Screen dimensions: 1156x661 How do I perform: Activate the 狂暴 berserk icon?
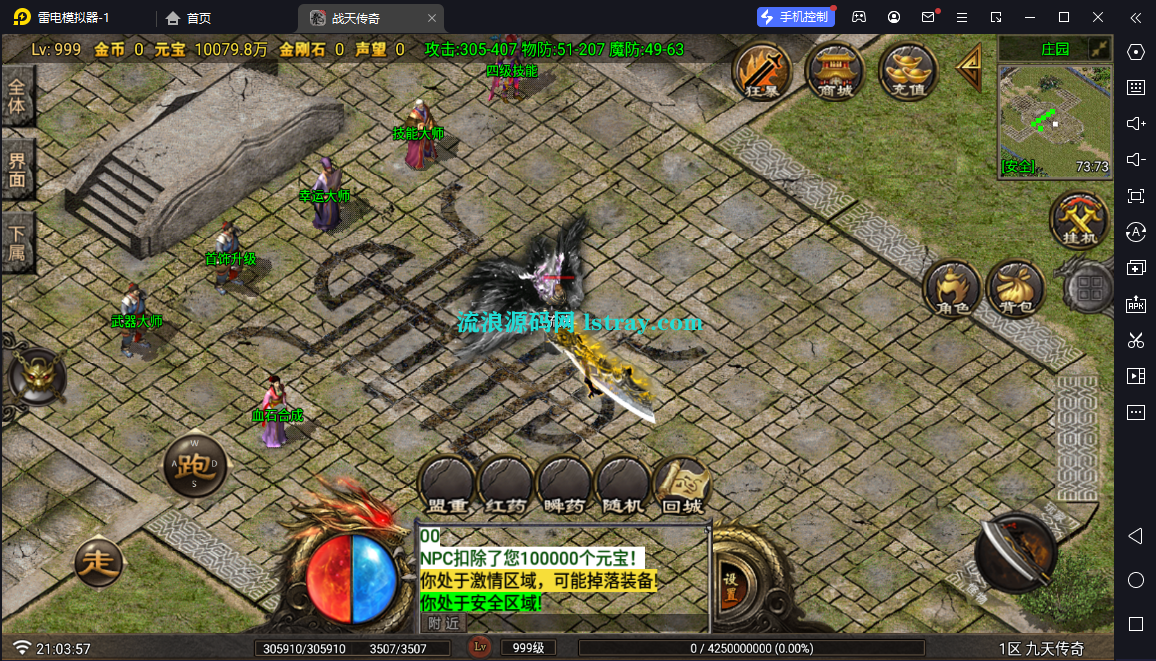point(762,70)
